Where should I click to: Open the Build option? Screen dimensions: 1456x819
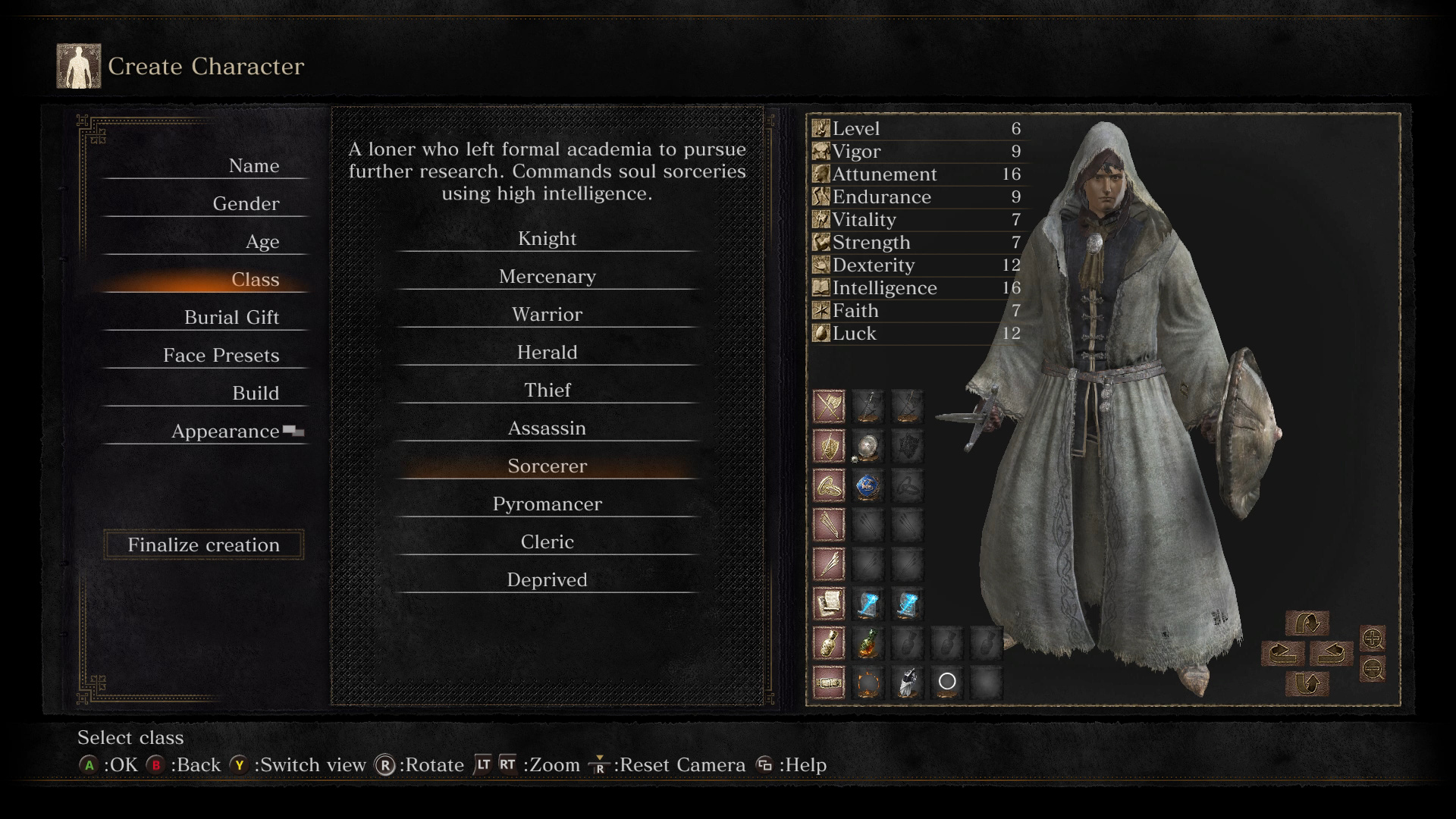(256, 394)
